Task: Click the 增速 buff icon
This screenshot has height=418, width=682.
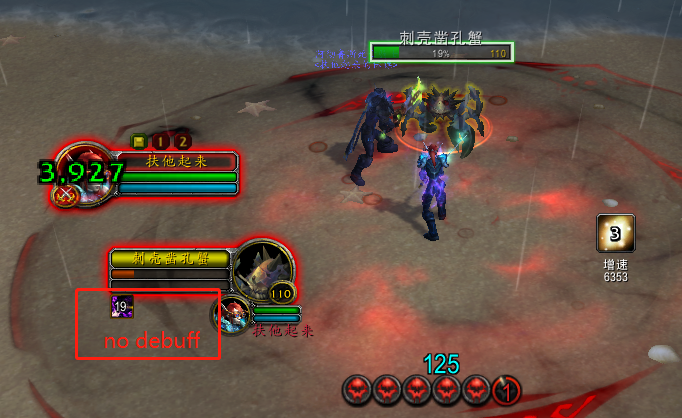Action: point(615,234)
